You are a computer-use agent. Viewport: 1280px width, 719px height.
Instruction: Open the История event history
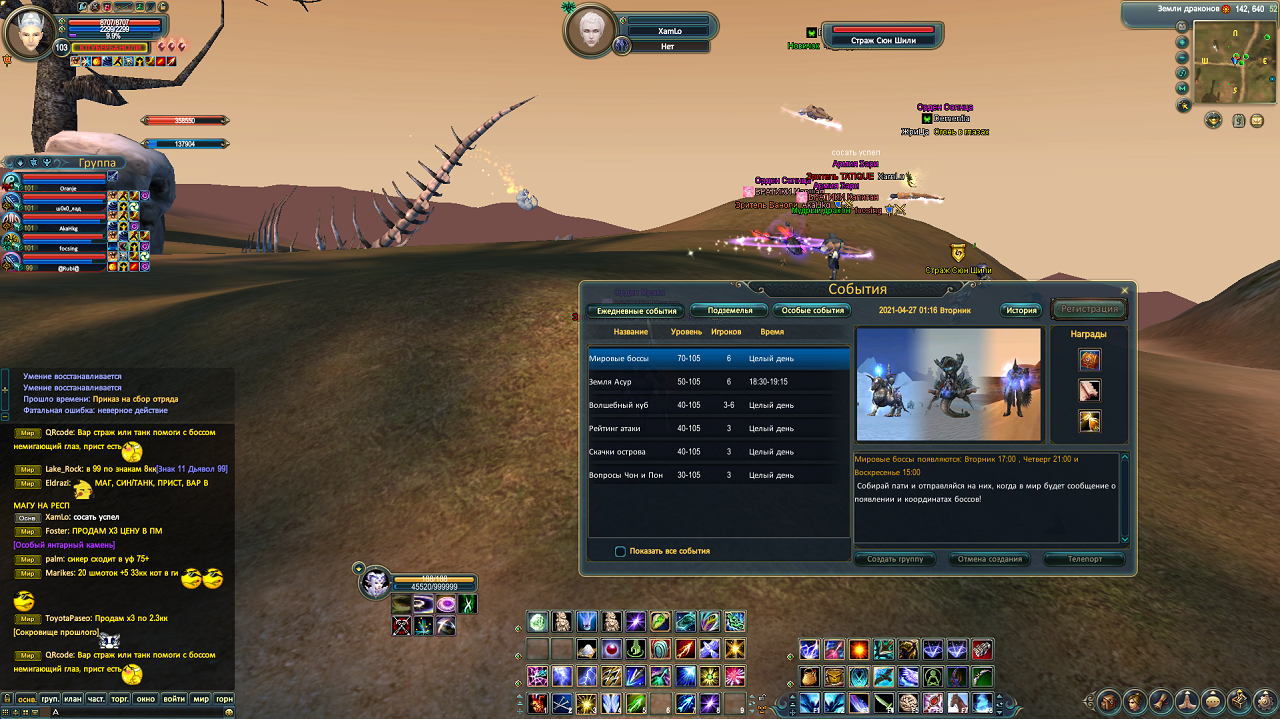(x=1021, y=311)
